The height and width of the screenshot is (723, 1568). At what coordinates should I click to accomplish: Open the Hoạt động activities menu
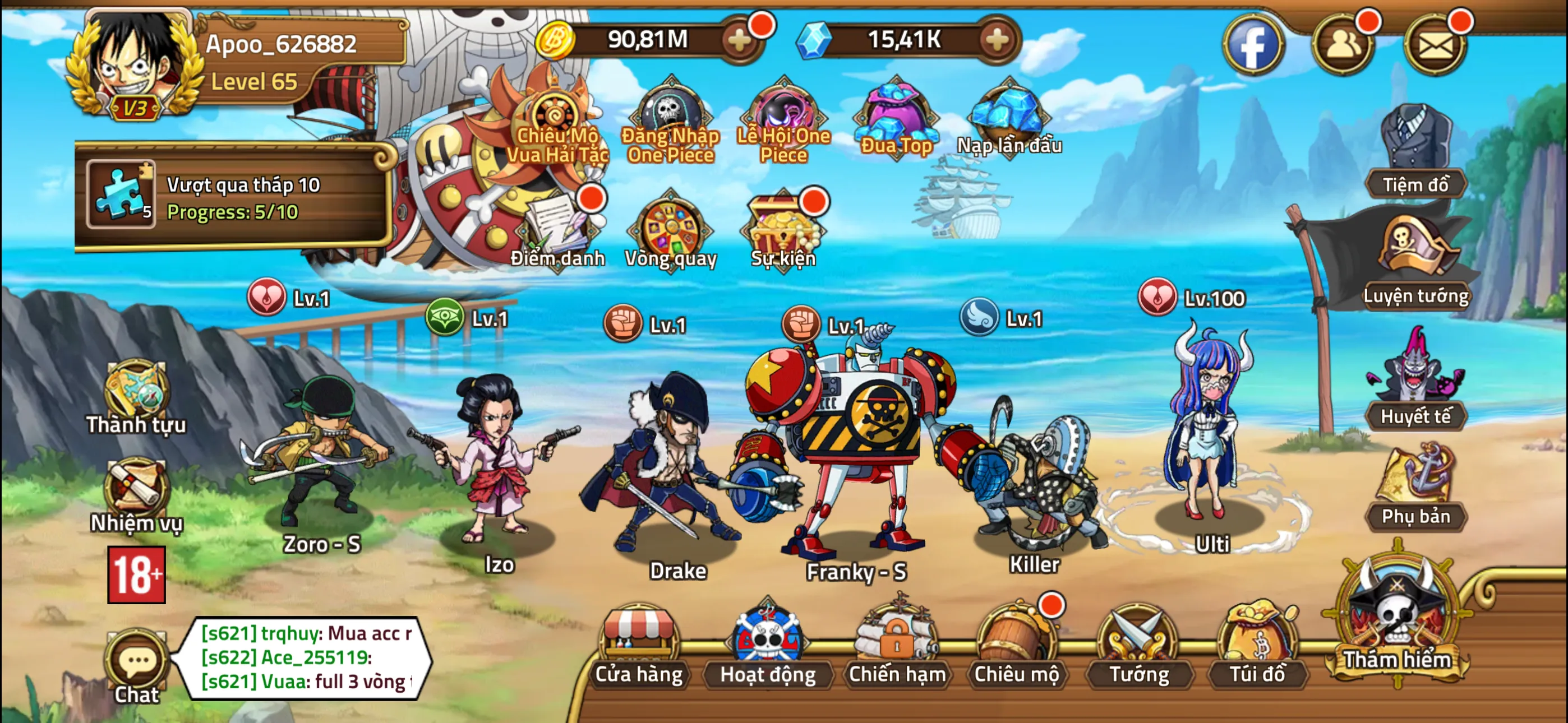pos(767,645)
